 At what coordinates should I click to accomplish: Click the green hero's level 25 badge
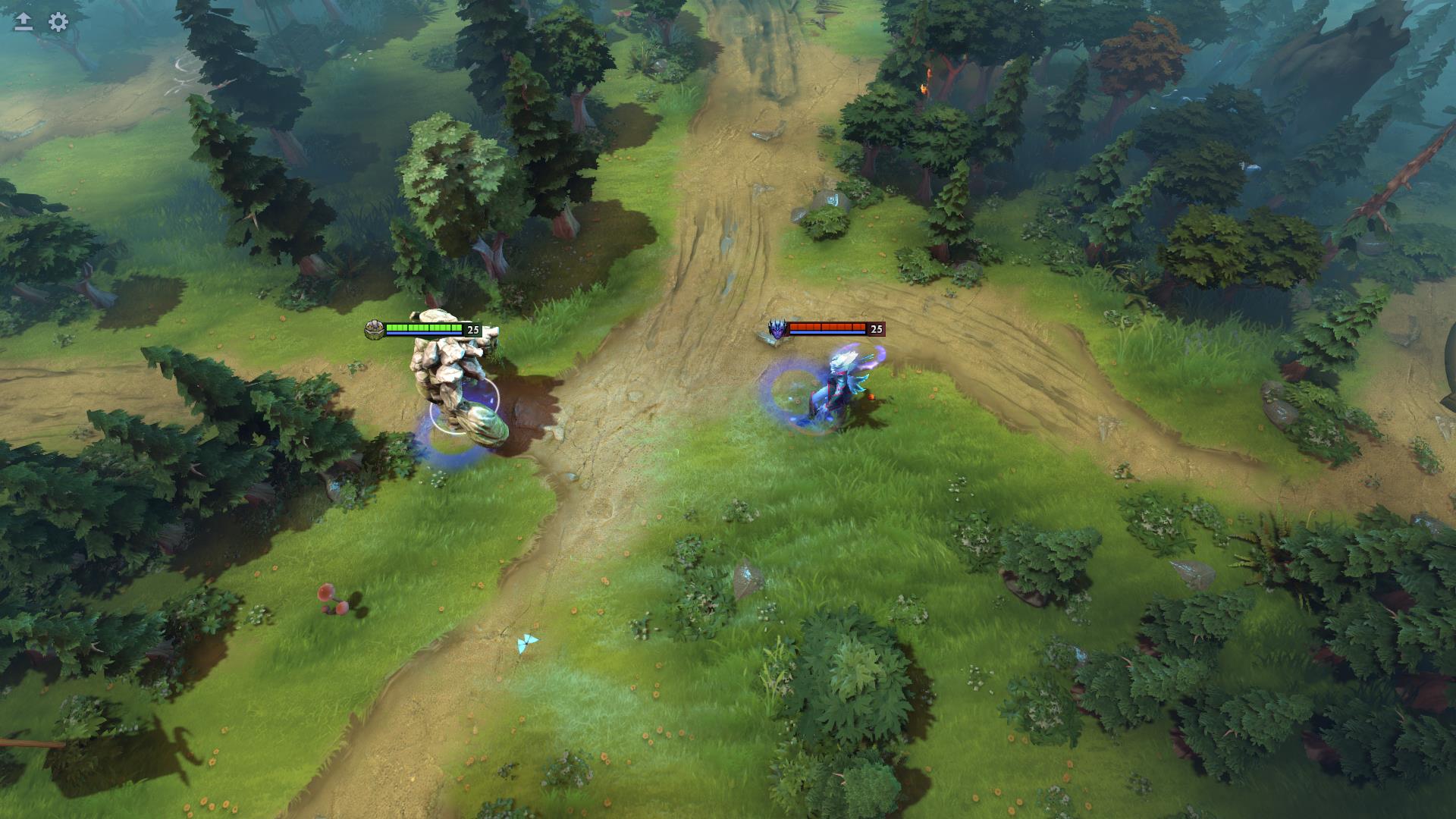tap(472, 328)
